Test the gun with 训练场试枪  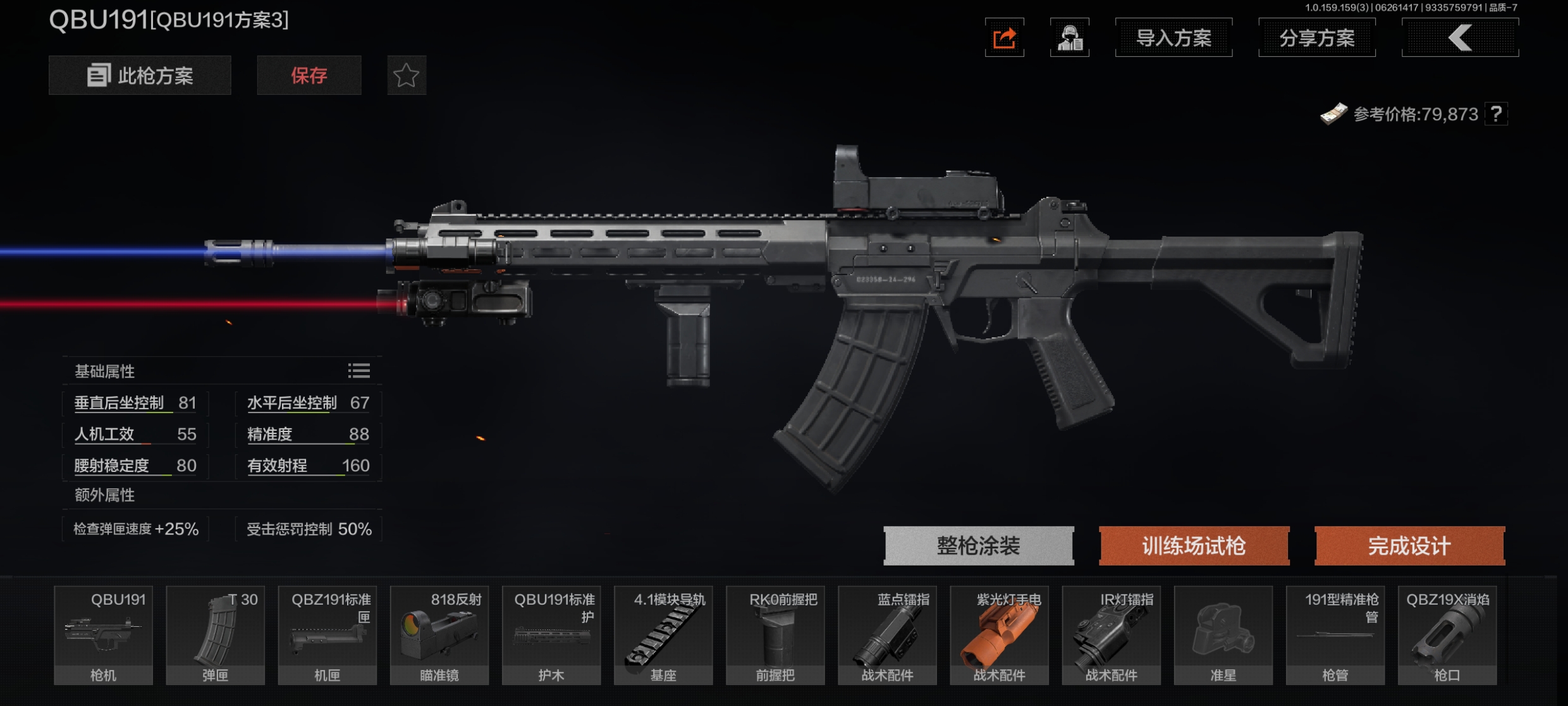[1194, 545]
